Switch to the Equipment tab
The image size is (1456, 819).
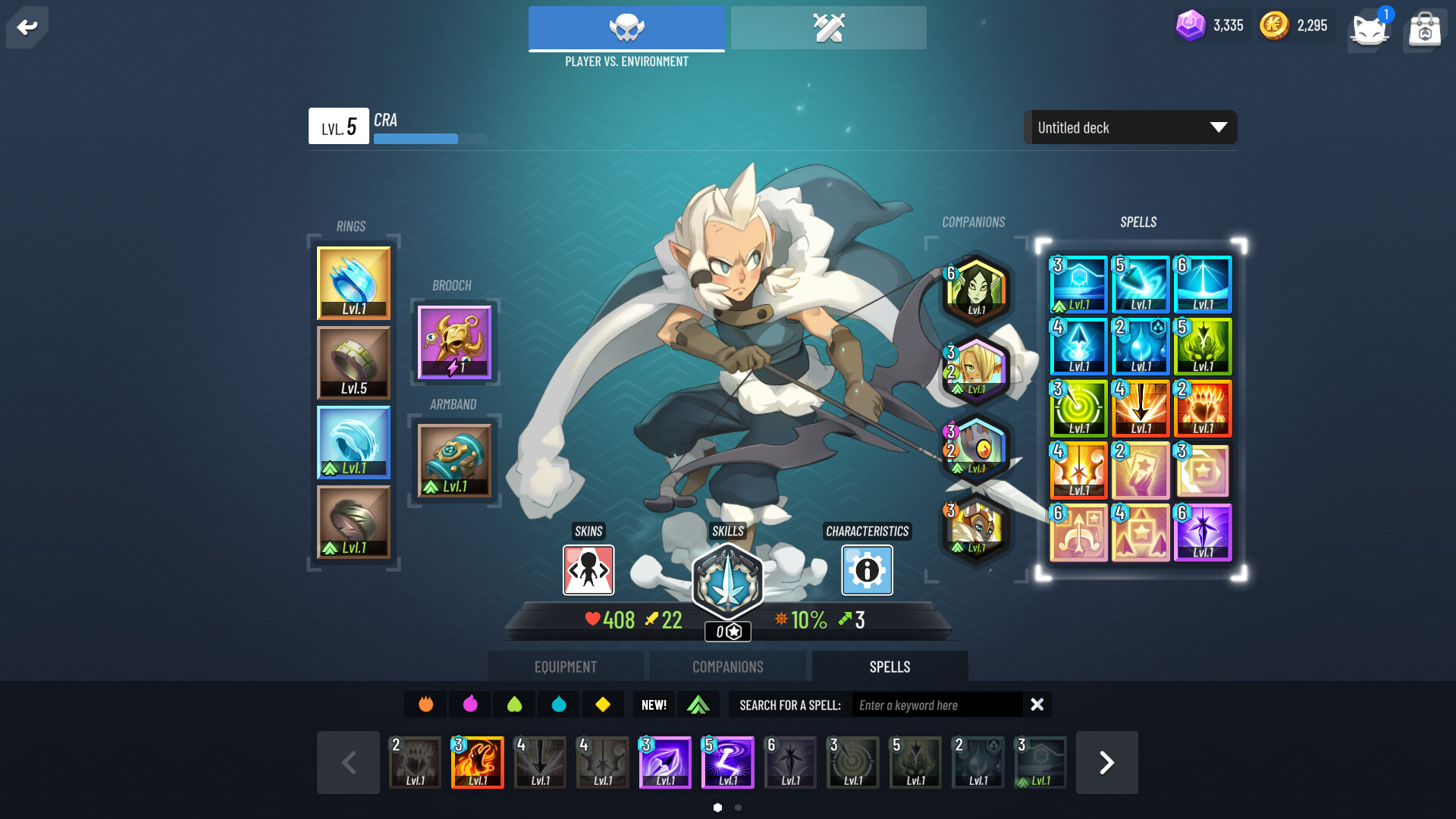click(564, 666)
